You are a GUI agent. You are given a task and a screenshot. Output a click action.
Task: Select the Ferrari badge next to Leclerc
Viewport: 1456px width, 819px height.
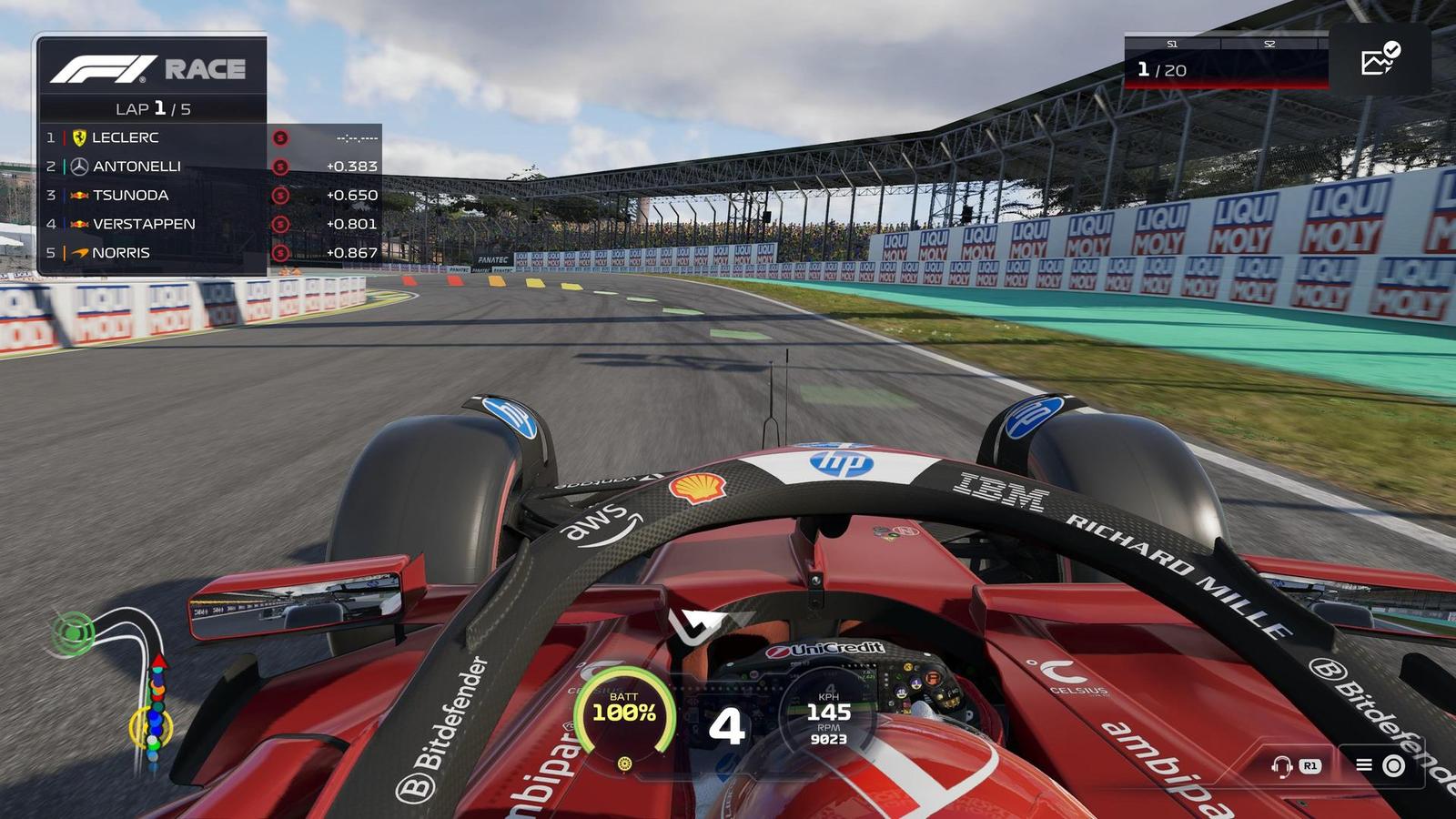click(81, 137)
